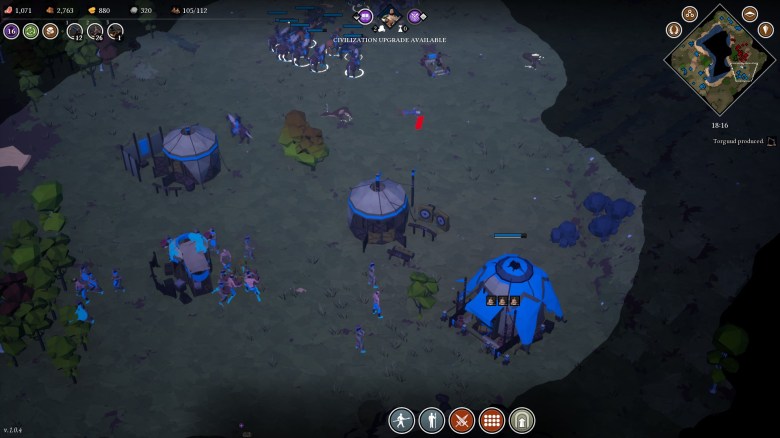The height and width of the screenshot is (438, 780).
Task: Select the unit group showing count 1
Action: [x=116, y=31]
